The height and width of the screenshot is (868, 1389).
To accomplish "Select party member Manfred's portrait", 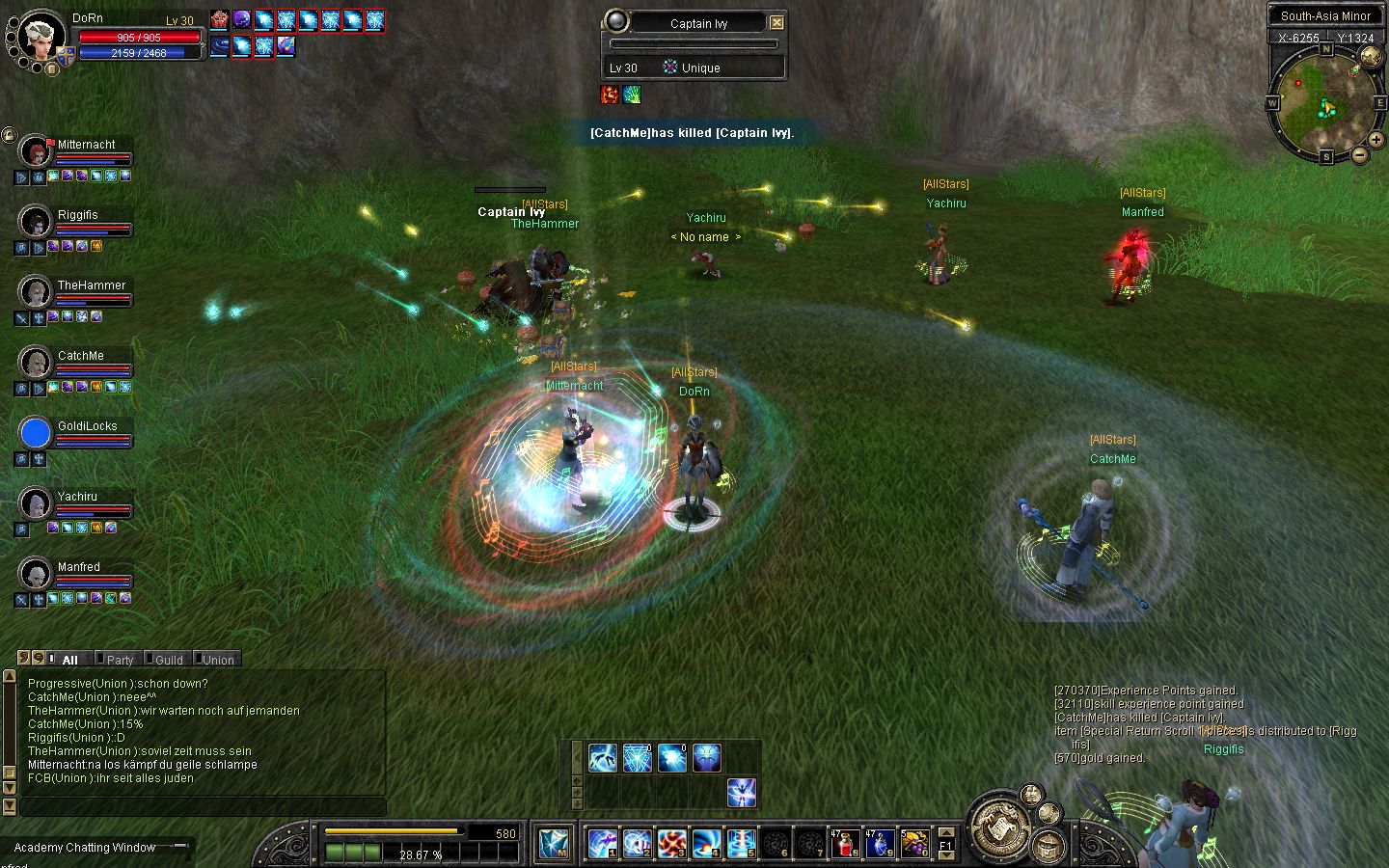I will (x=36, y=575).
